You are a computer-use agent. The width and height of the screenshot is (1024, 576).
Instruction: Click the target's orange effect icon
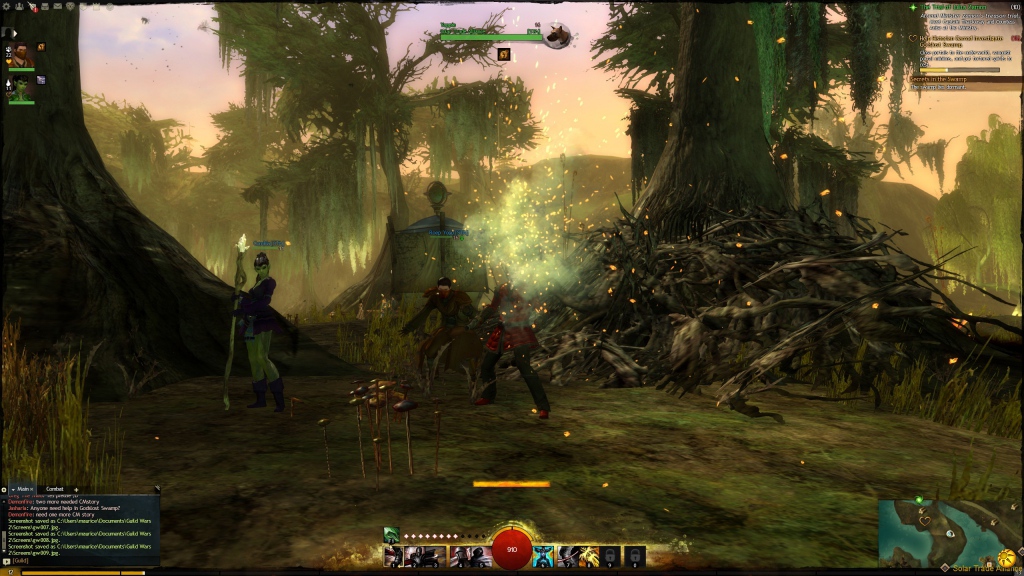click(x=504, y=54)
